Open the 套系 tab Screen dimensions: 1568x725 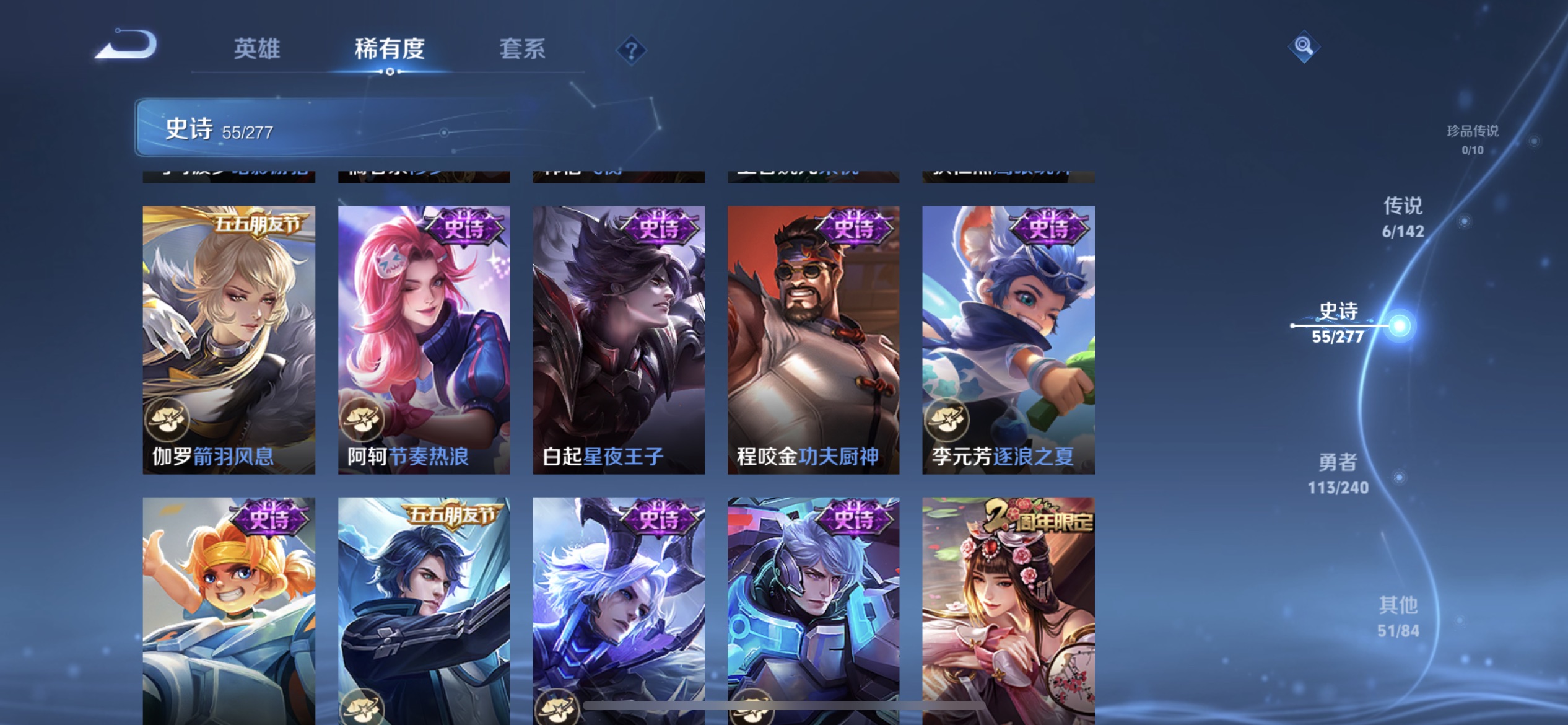tap(522, 50)
